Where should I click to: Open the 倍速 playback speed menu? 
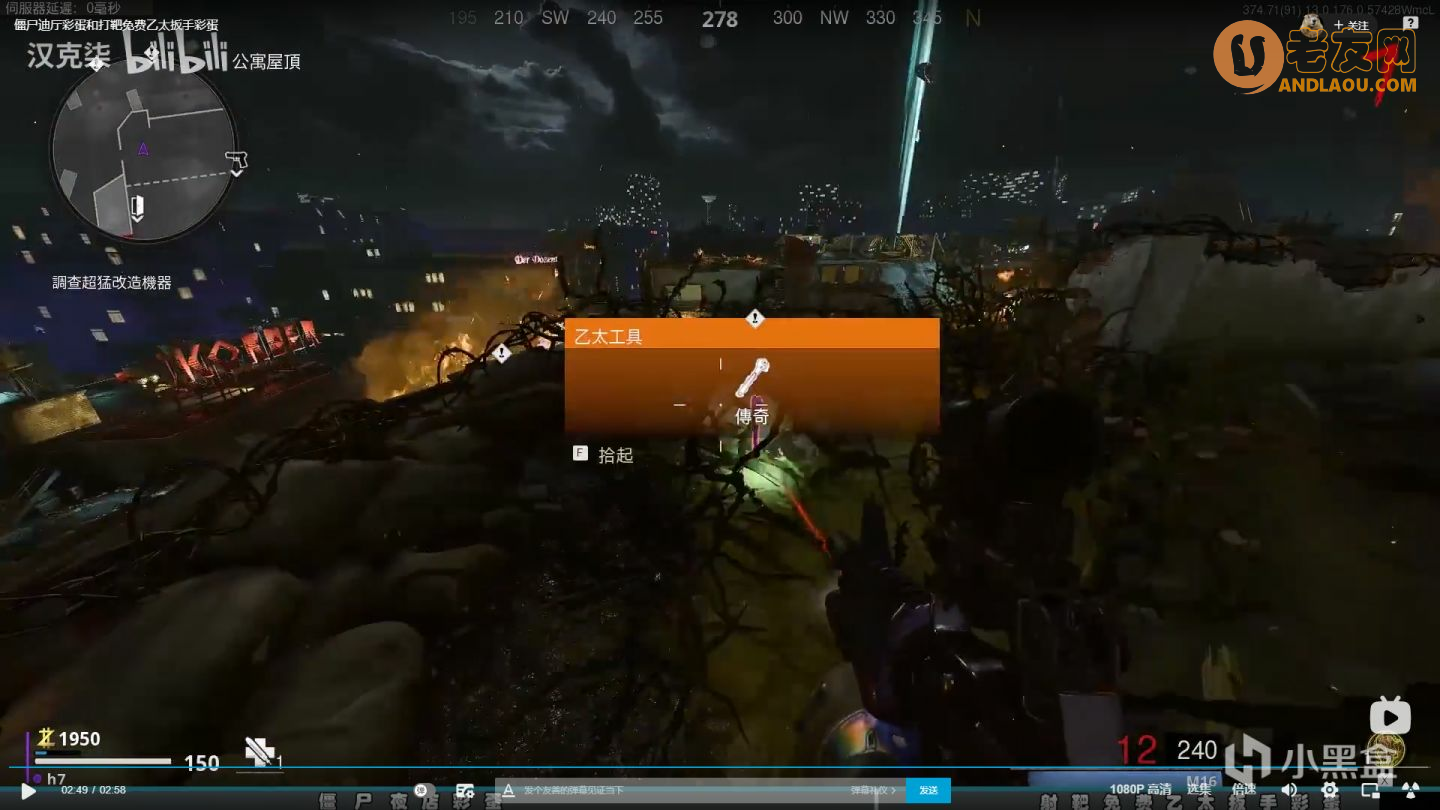coord(1243,790)
